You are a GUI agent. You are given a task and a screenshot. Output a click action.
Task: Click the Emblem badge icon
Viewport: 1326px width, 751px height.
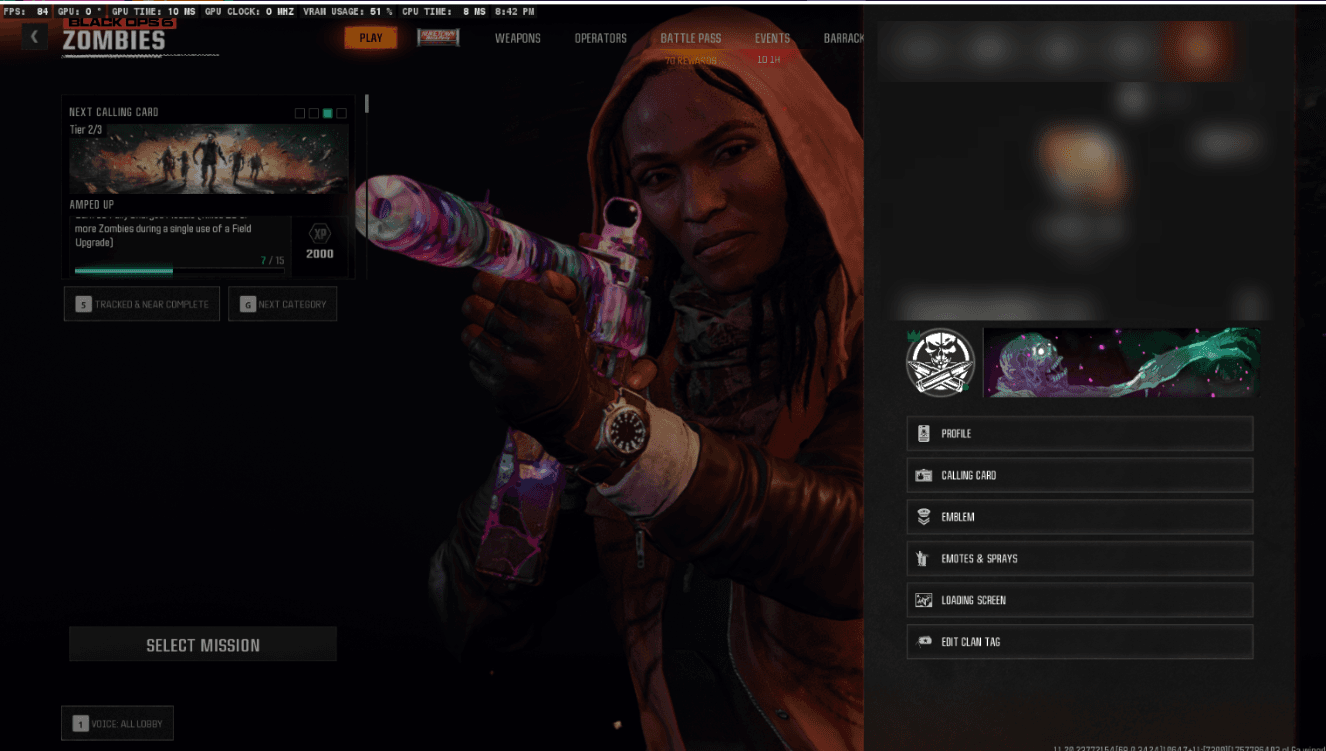(923, 517)
